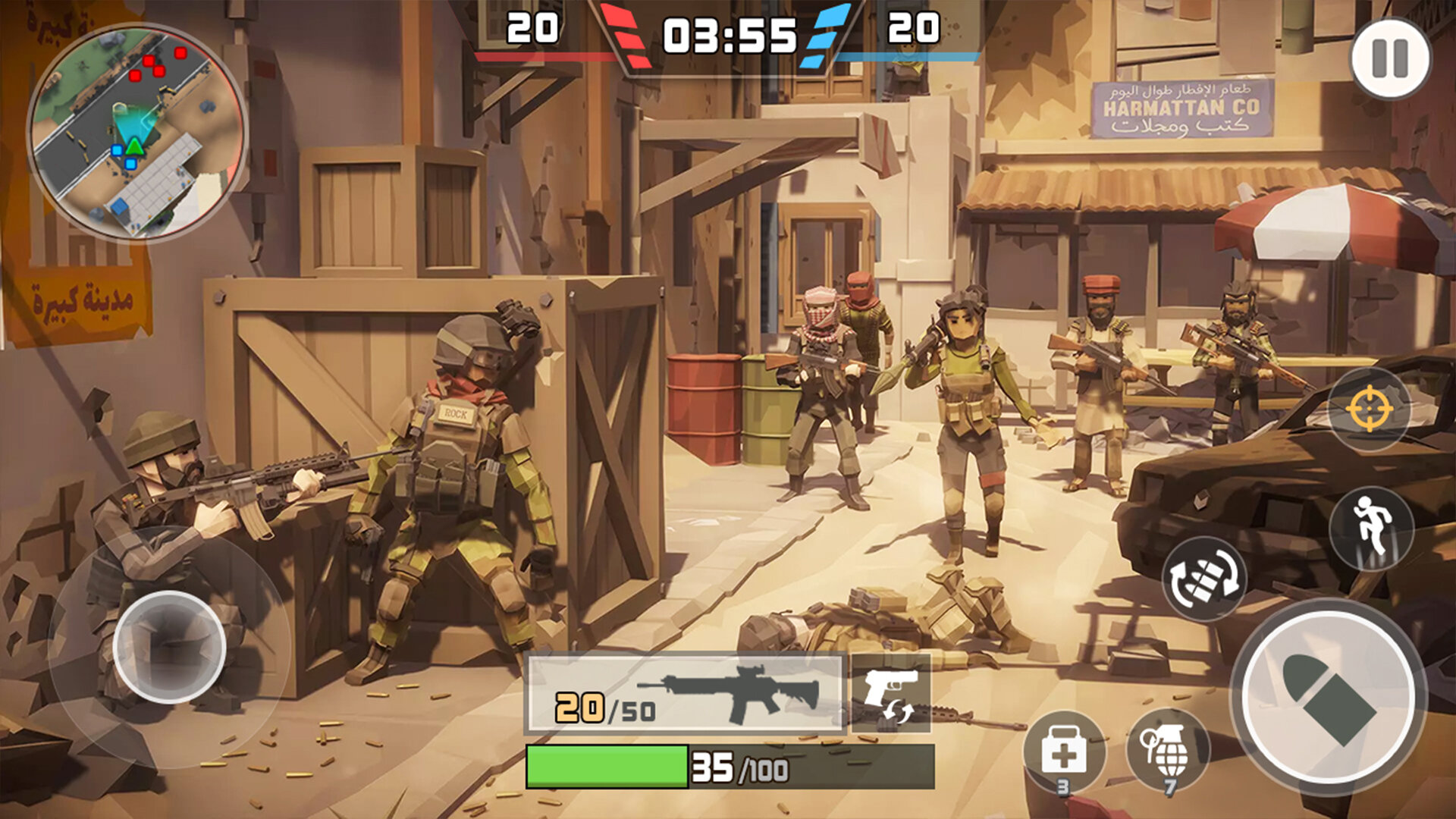Tap the bullet fire button
This screenshot has width=1456, height=819.
click(1328, 697)
